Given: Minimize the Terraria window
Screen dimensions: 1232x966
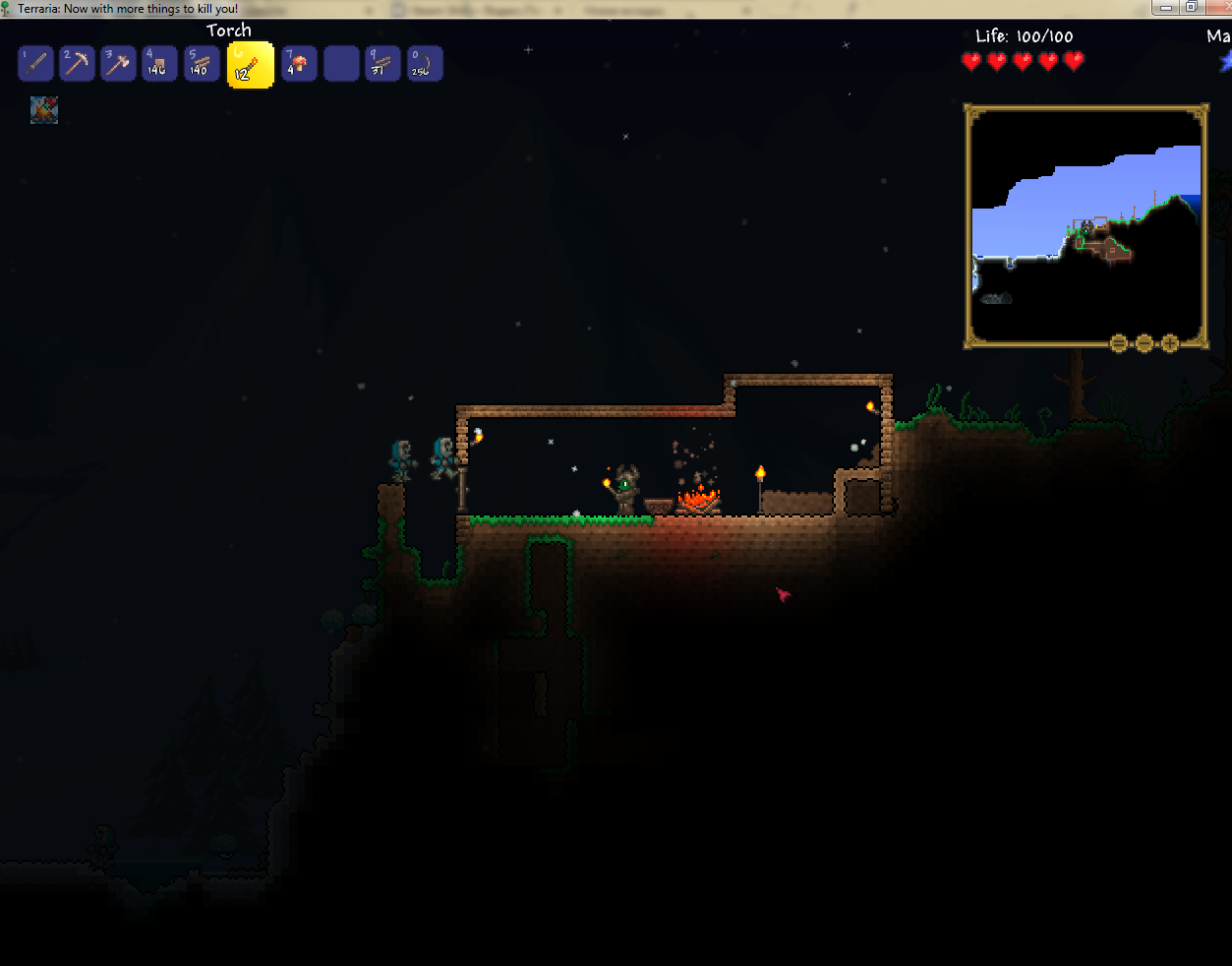Looking at the screenshot, I should pos(1165,8).
